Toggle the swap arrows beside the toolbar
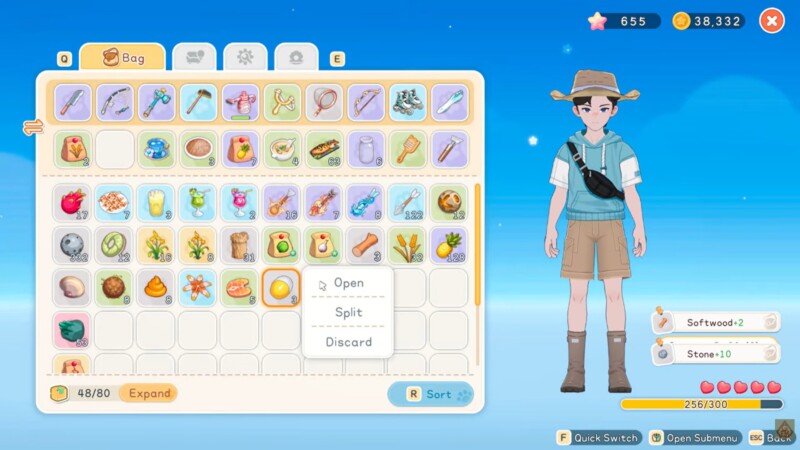The width and height of the screenshot is (800, 450). click(33, 127)
